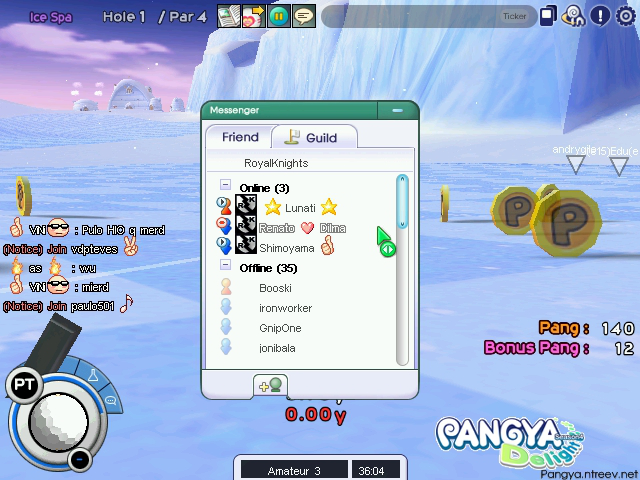Select guild member Lunati
Screen dimensions: 640x480
tap(299, 207)
